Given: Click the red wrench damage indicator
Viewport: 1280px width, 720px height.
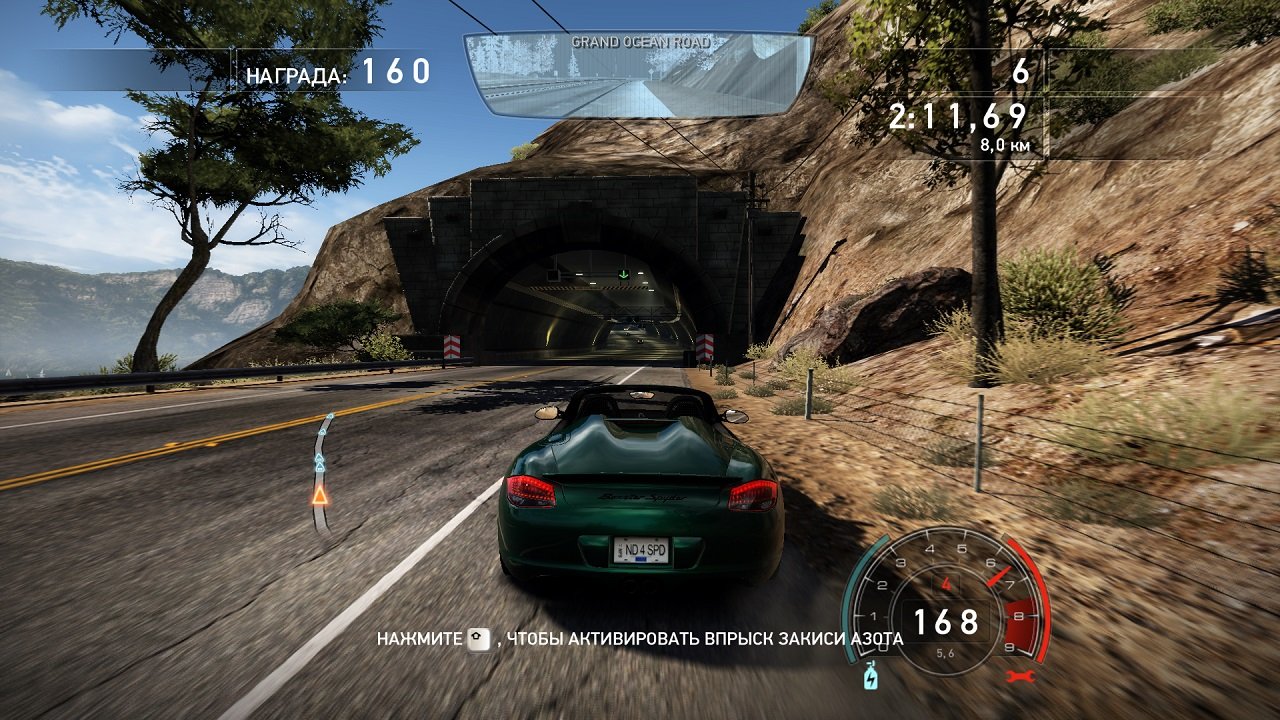Looking at the screenshot, I should pos(1019,676).
